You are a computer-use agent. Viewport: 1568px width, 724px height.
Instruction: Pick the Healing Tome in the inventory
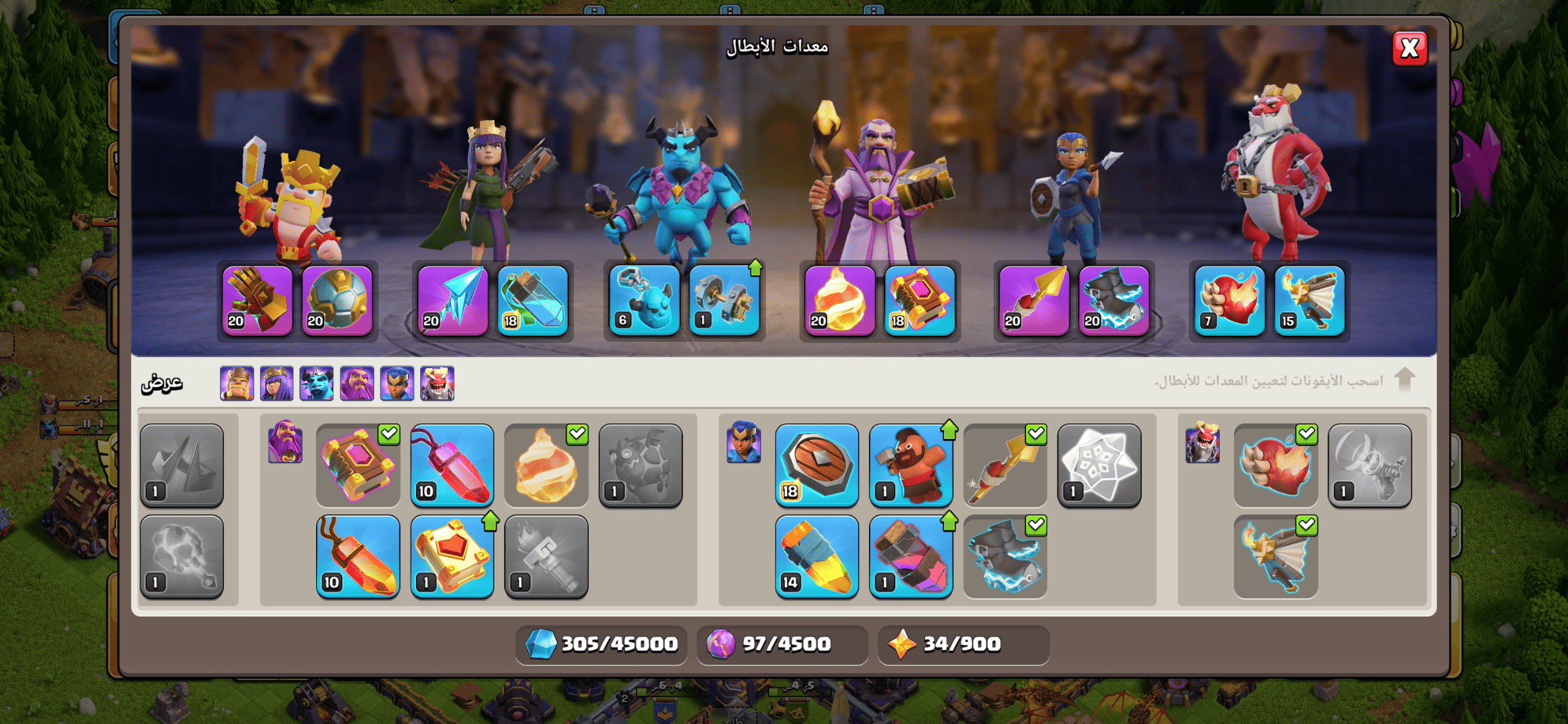[453, 556]
